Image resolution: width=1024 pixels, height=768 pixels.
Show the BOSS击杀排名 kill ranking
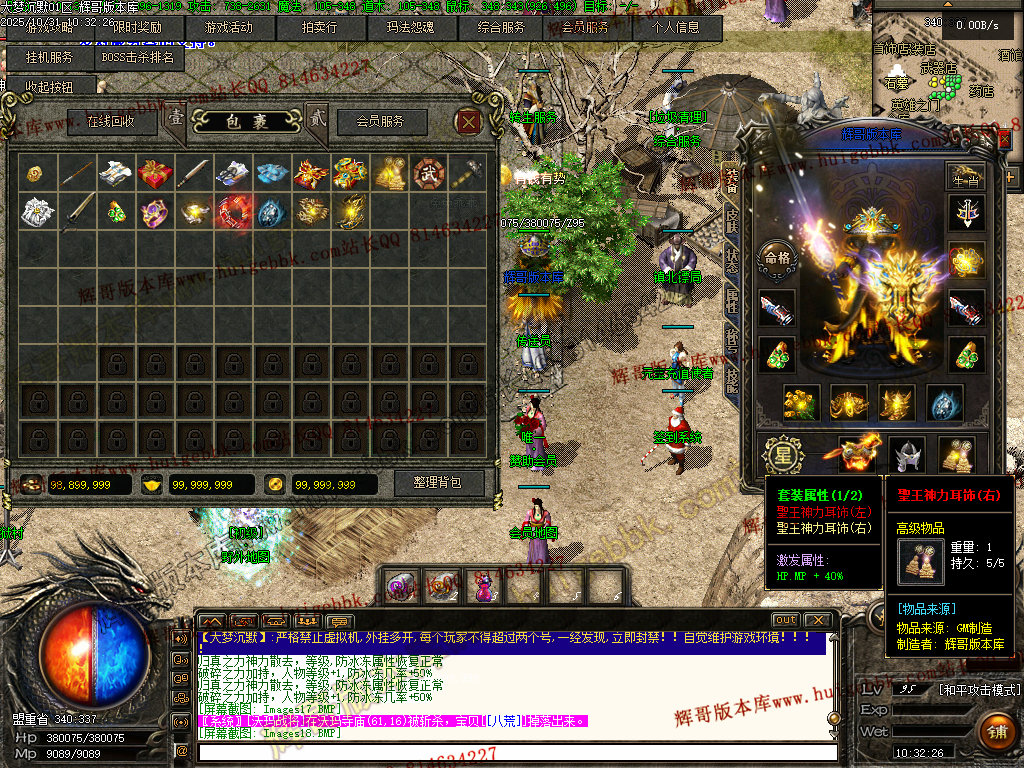(141, 58)
